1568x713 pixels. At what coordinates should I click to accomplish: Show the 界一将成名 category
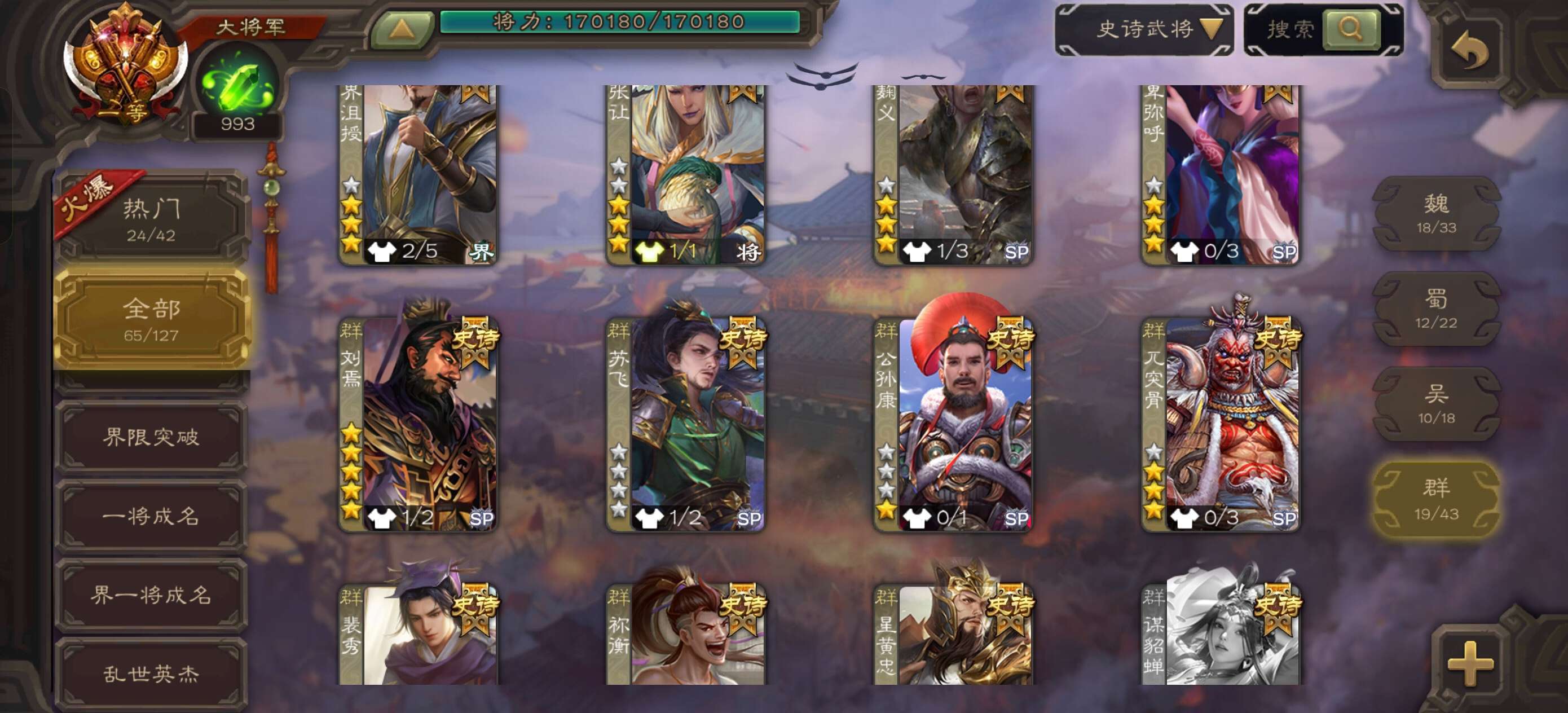click(151, 595)
